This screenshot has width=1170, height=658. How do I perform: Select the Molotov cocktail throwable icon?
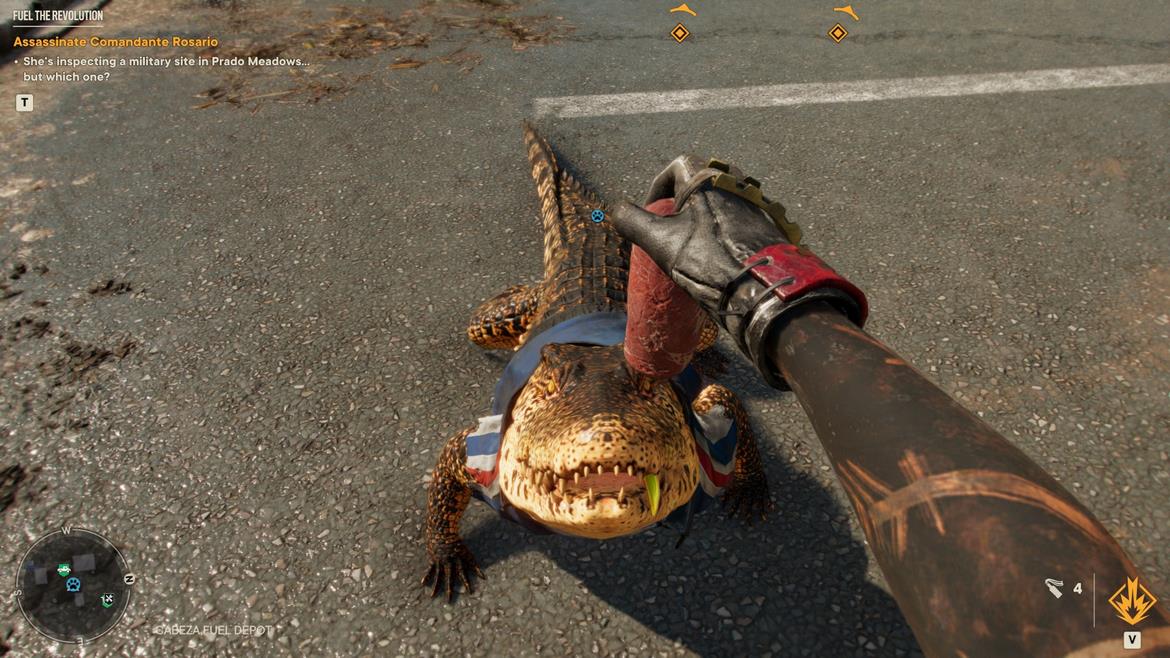click(1054, 589)
